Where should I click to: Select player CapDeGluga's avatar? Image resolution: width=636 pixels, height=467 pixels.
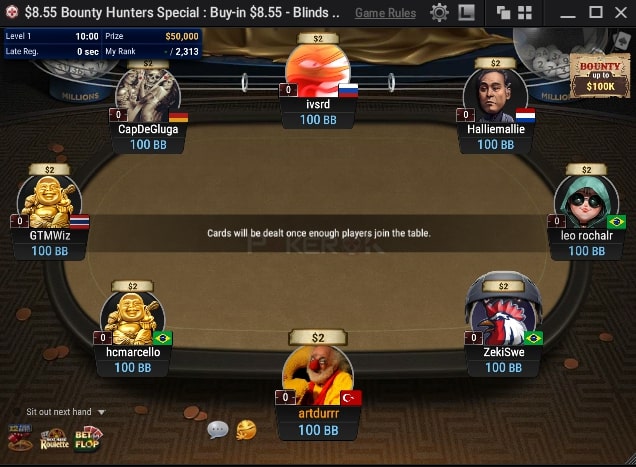coord(148,95)
